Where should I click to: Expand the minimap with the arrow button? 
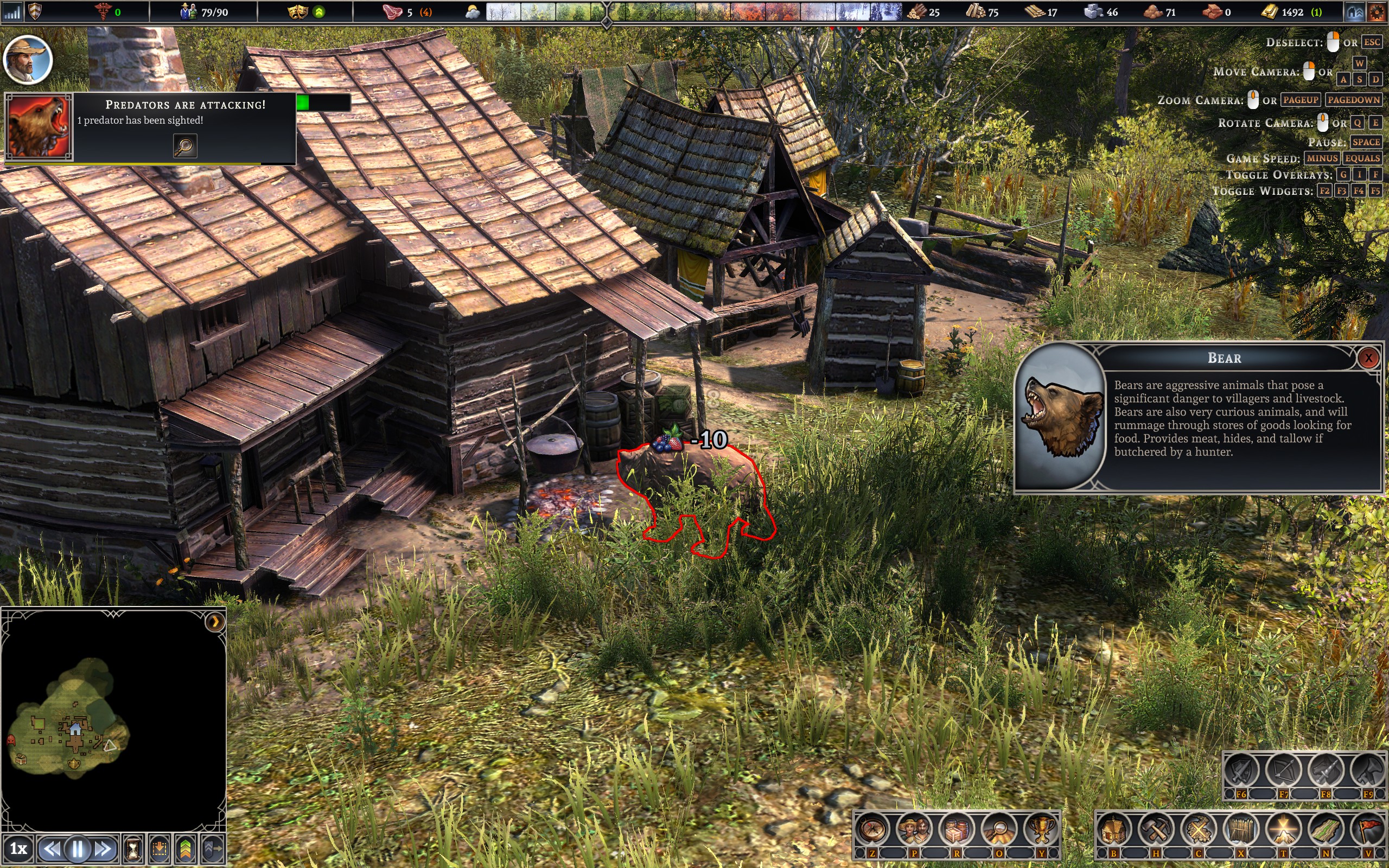(x=215, y=622)
